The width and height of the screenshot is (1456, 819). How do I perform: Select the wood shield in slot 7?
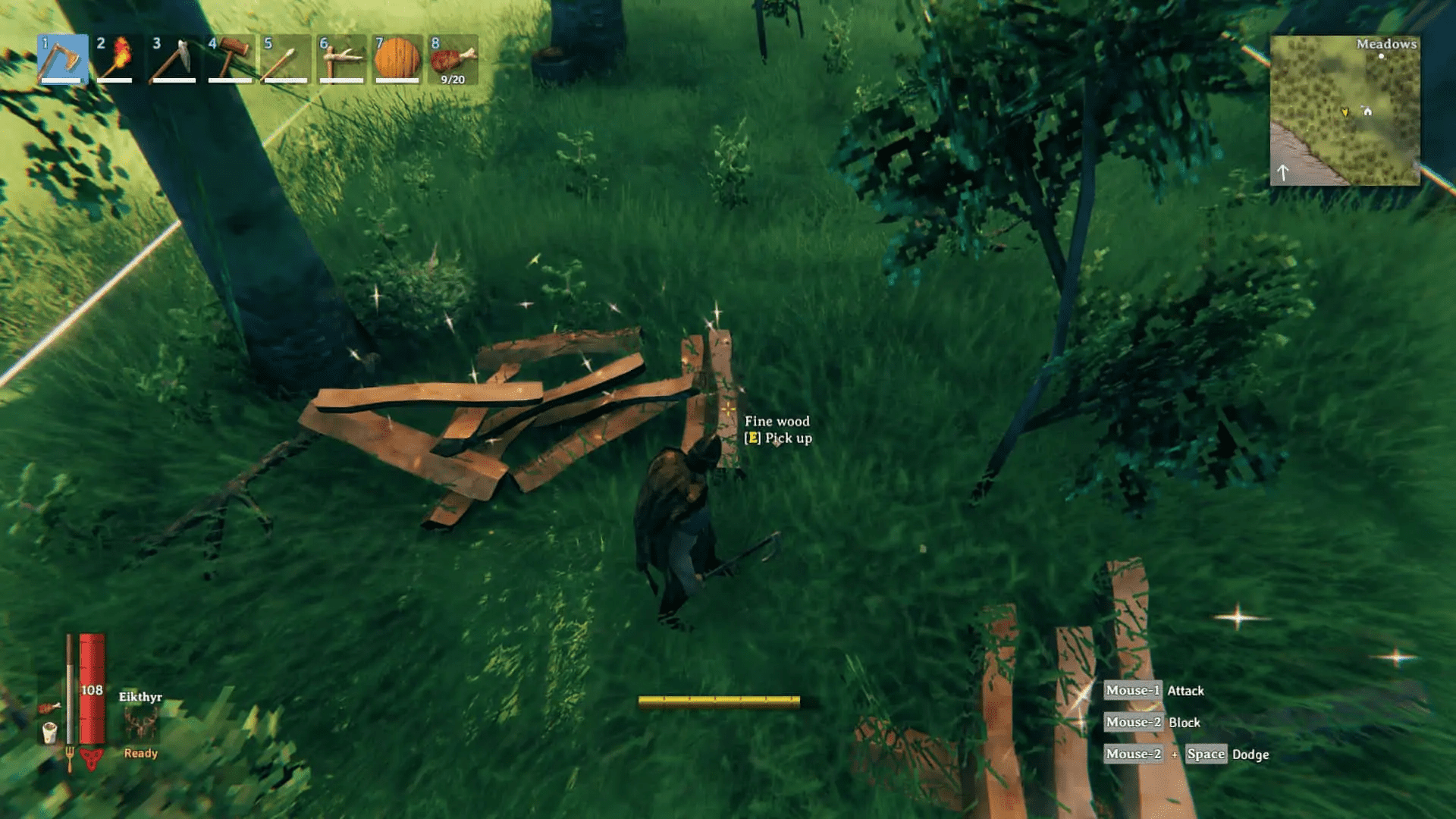coord(397,61)
